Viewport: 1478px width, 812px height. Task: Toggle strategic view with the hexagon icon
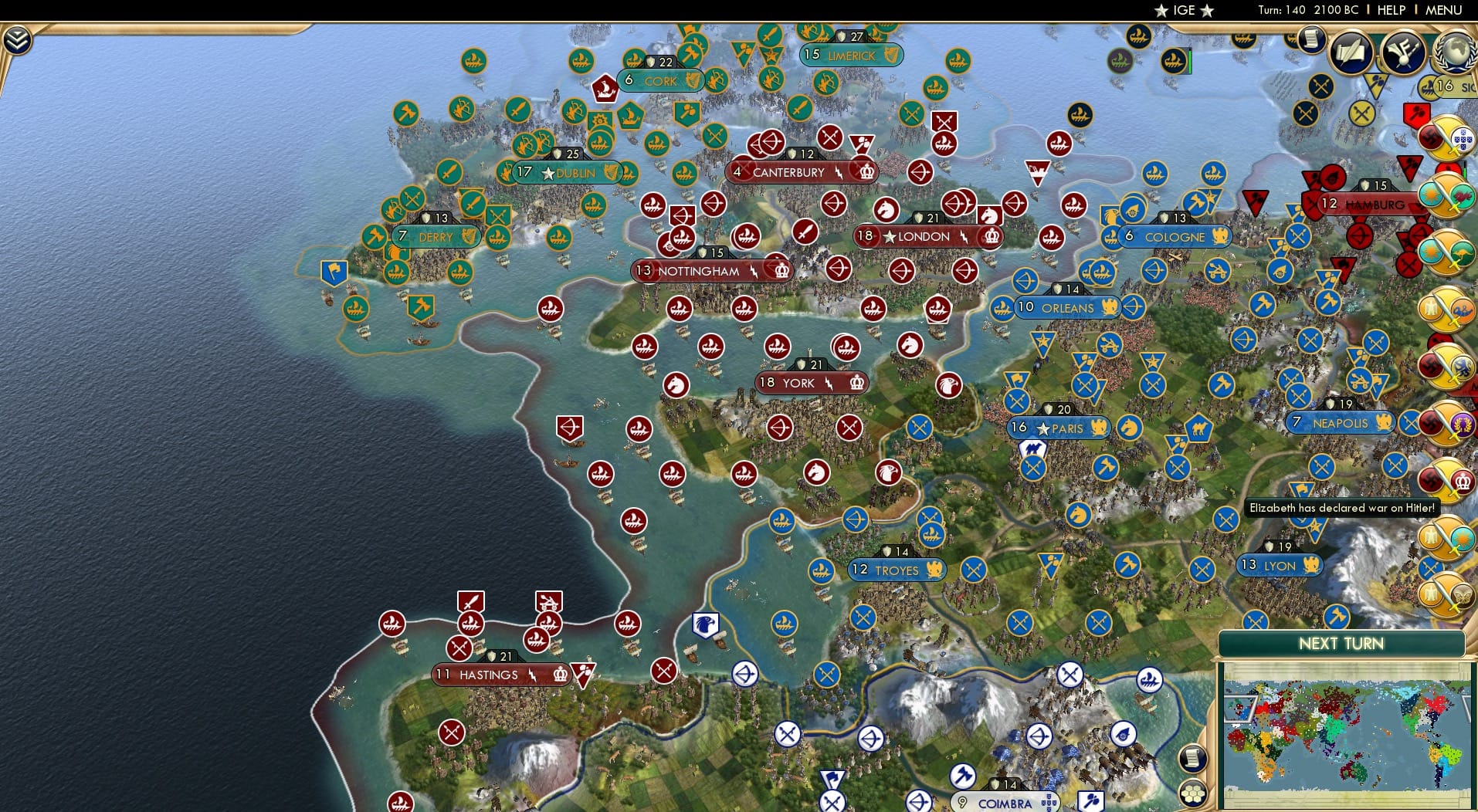(1193, 793)
